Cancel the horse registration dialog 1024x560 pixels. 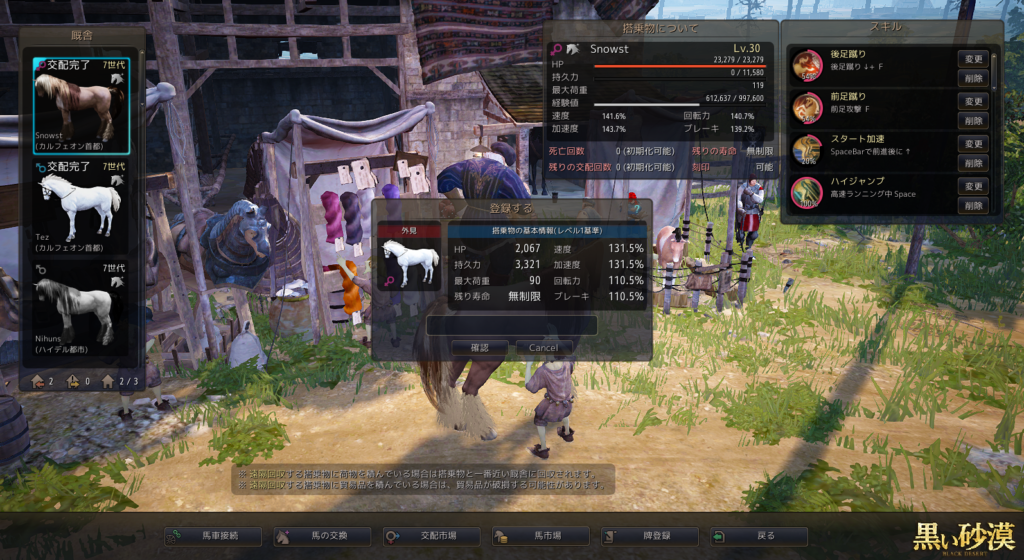click(x=544, y=347)
